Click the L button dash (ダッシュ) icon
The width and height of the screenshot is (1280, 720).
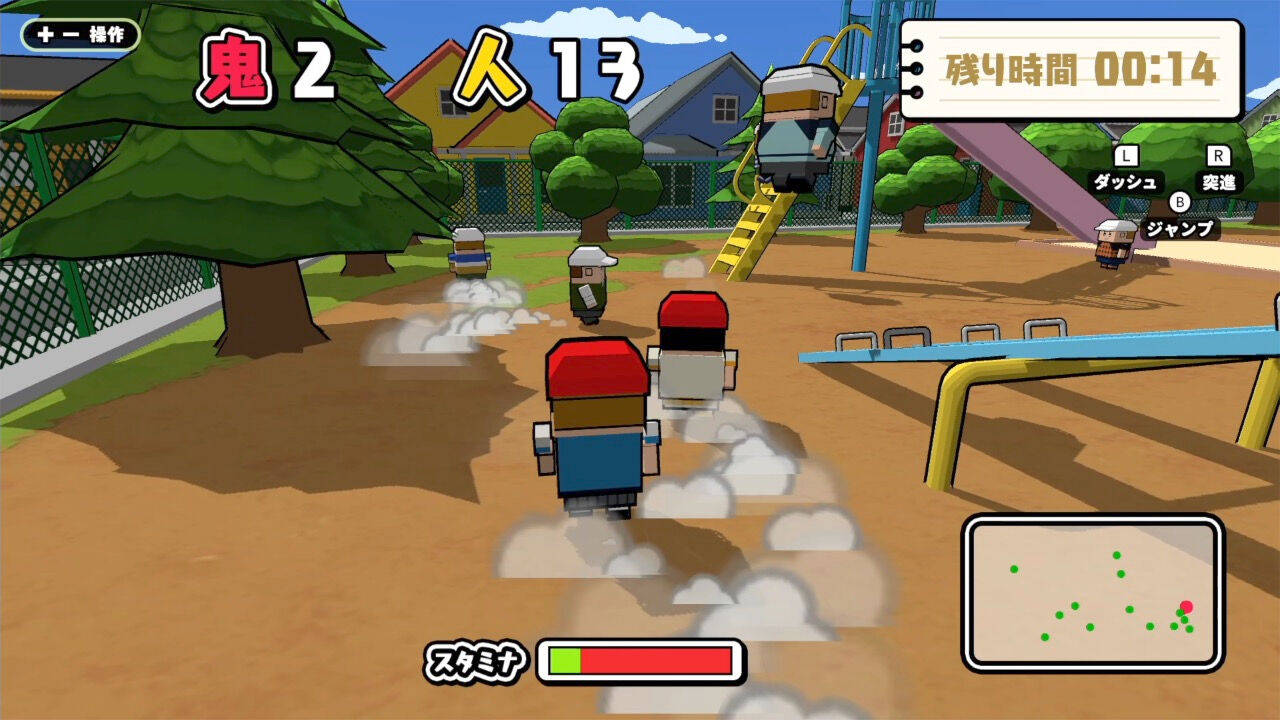tap(1126, 170)
